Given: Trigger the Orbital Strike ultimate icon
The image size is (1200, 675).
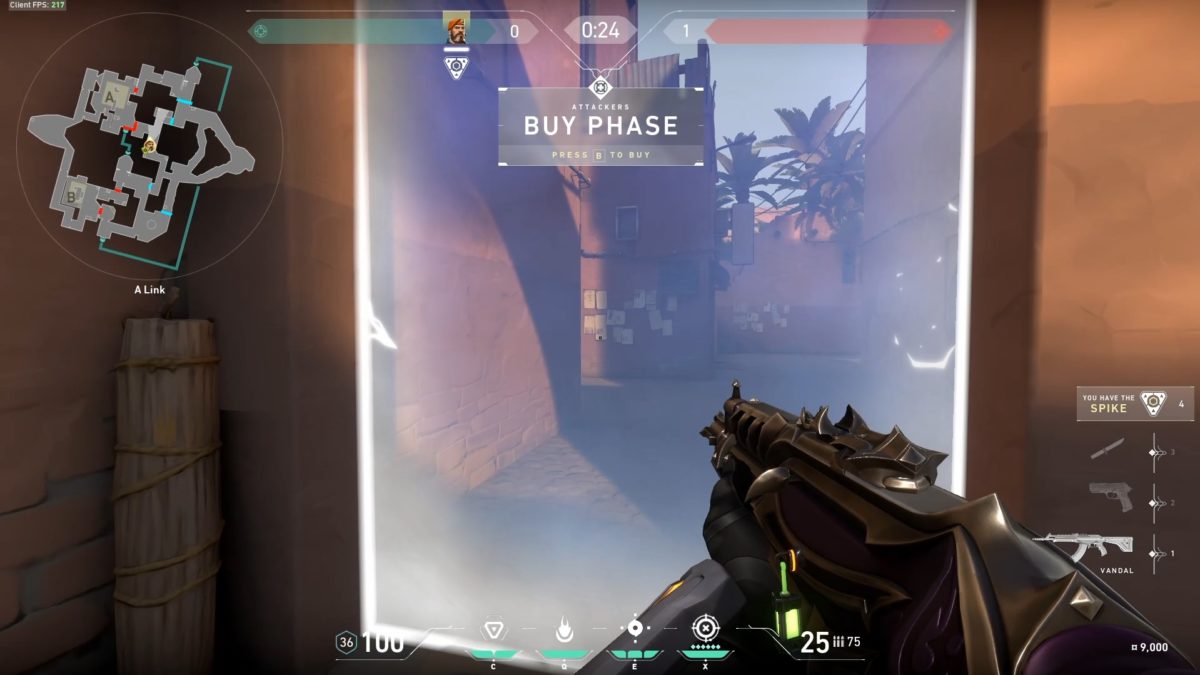Looking at the screenshot, I should pos(705,629).
